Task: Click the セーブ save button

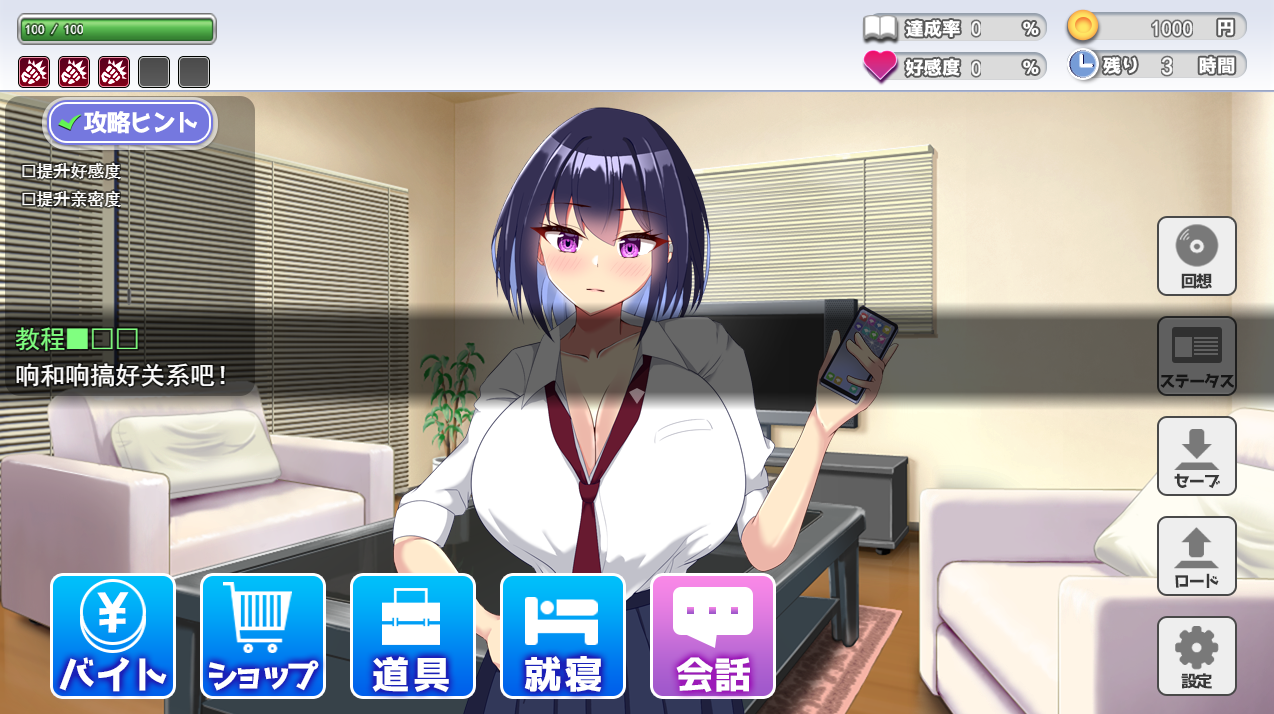Action: (1196, 456)
